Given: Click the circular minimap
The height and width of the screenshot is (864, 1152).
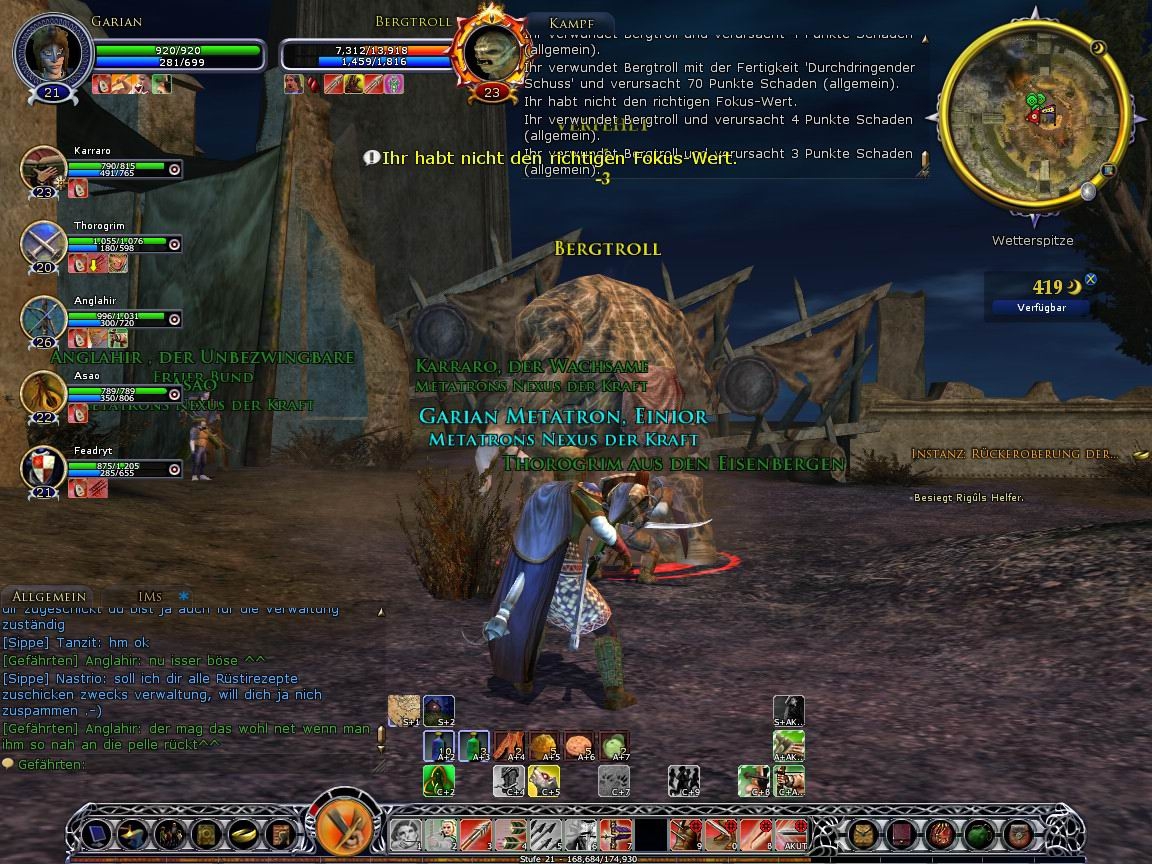Looking at the screenshot, I should coord(1028,115).
